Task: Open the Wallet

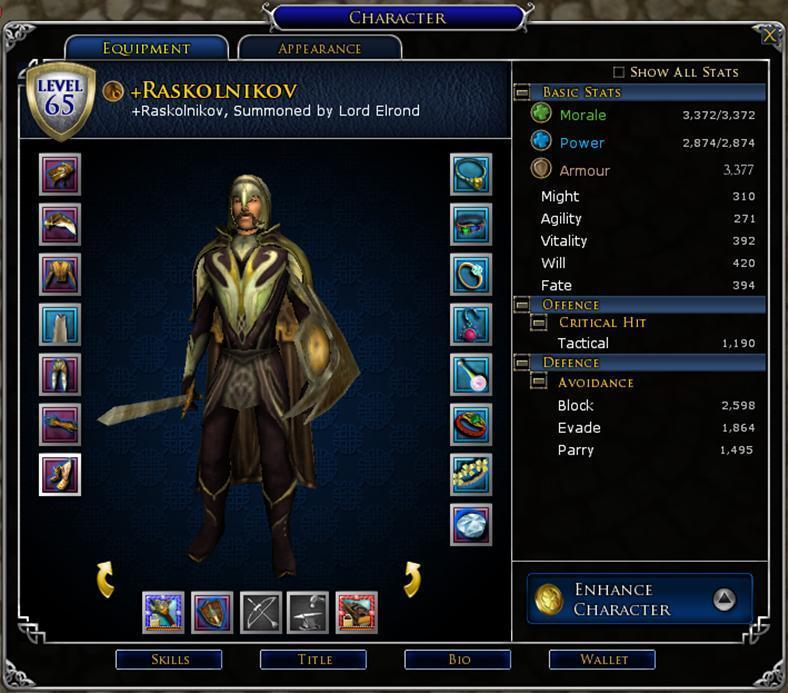Action: click(x=603, y=659)
